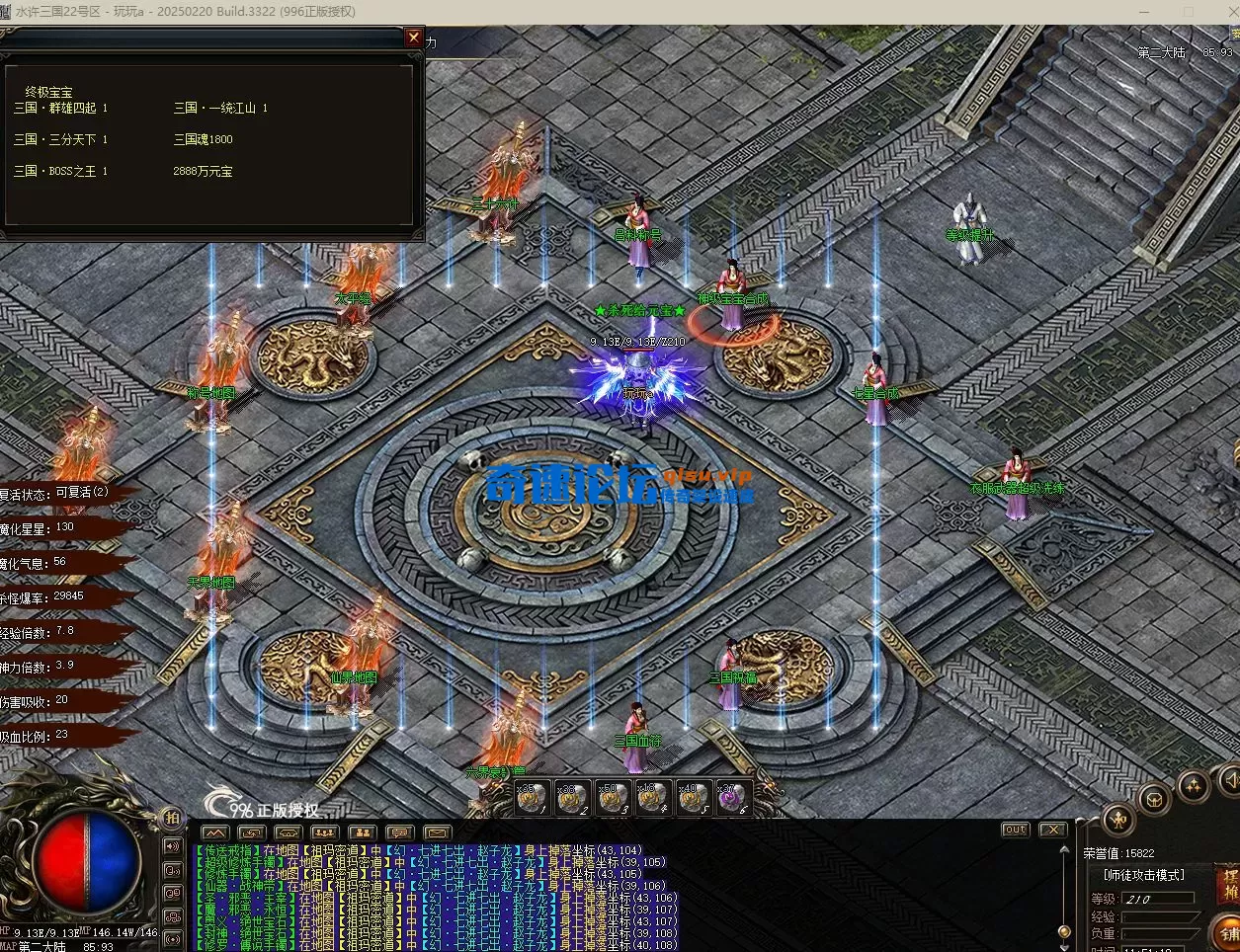
Task: Select hotbar slot 1 with x35 item
Action: [x=534, y=798]
